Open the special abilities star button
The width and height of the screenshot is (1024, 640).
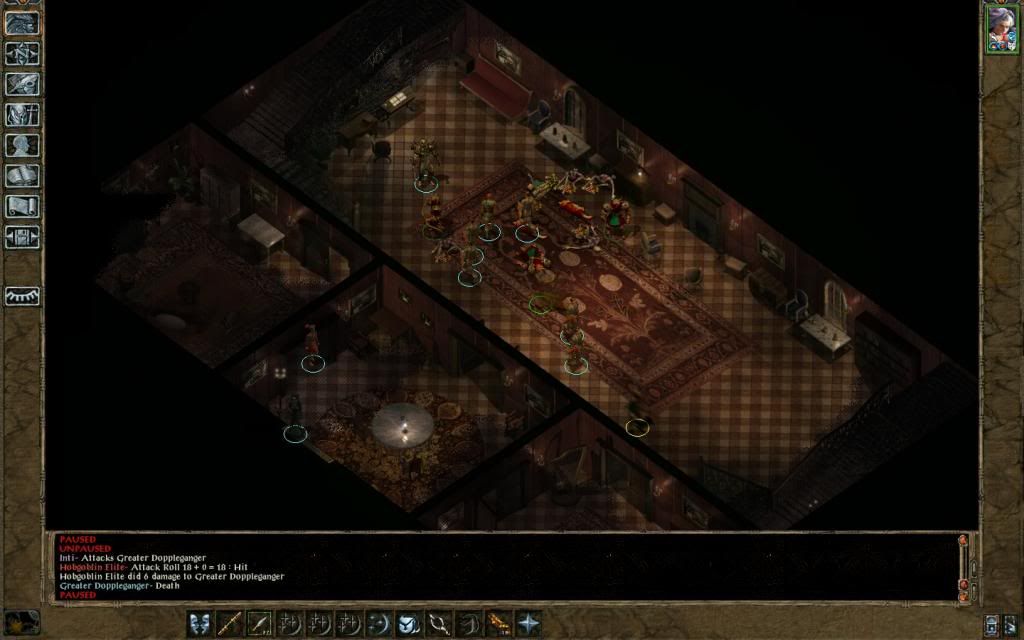click(x=528, y=623)
